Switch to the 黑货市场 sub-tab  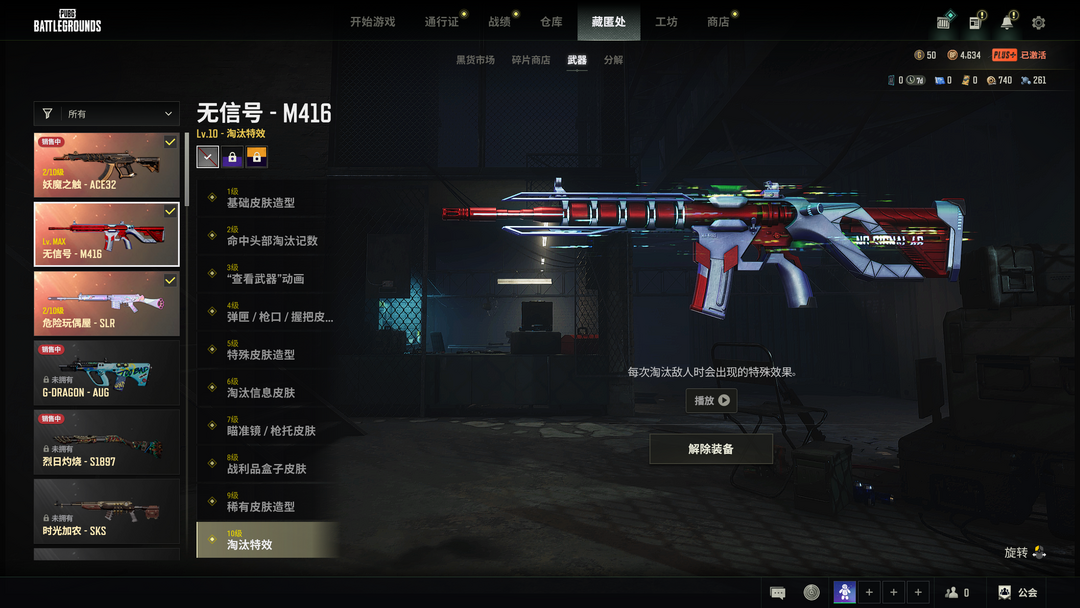(x=475, y=60)
